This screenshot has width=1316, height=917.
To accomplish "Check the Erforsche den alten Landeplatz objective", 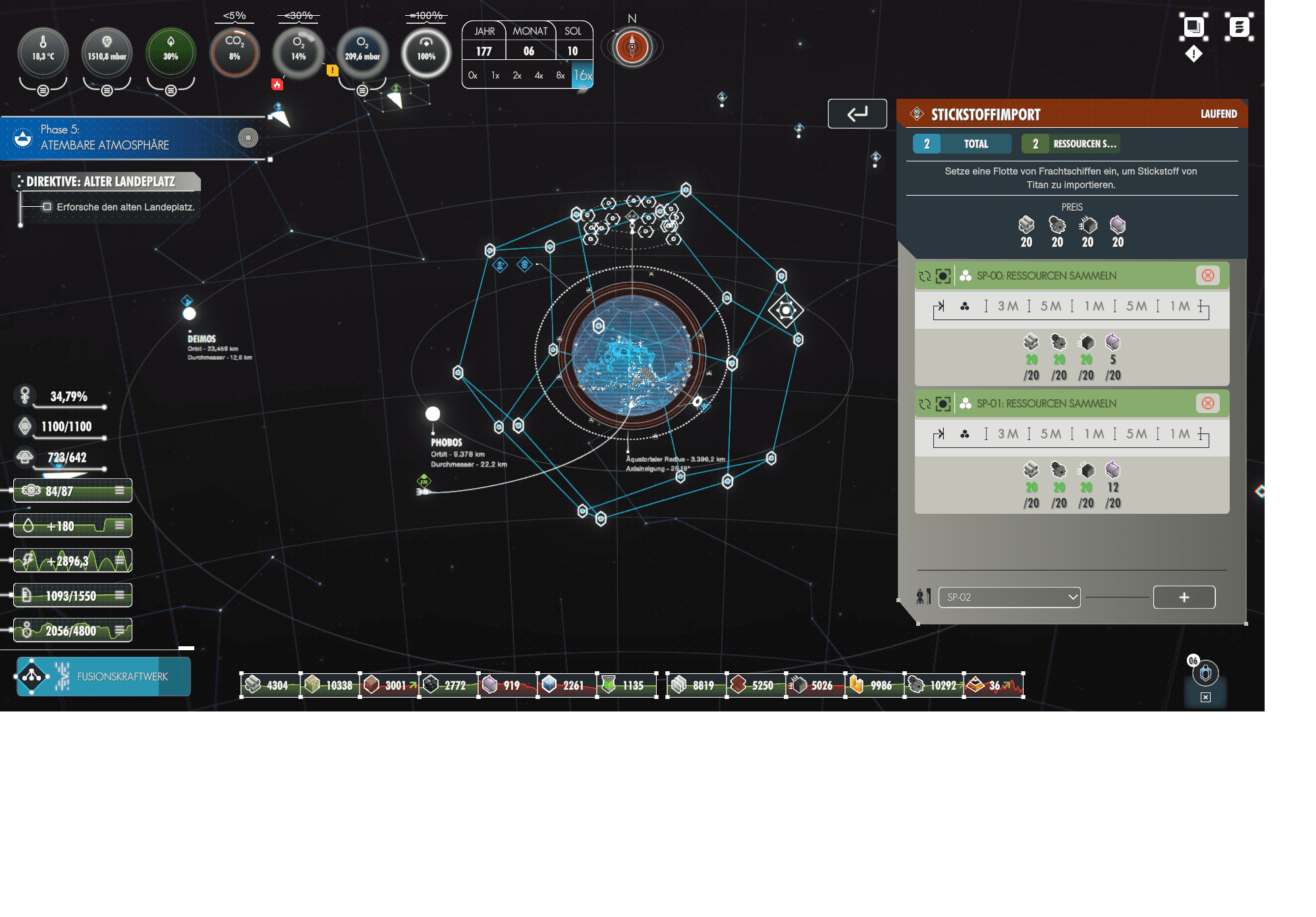I will [x=47, y=207].
